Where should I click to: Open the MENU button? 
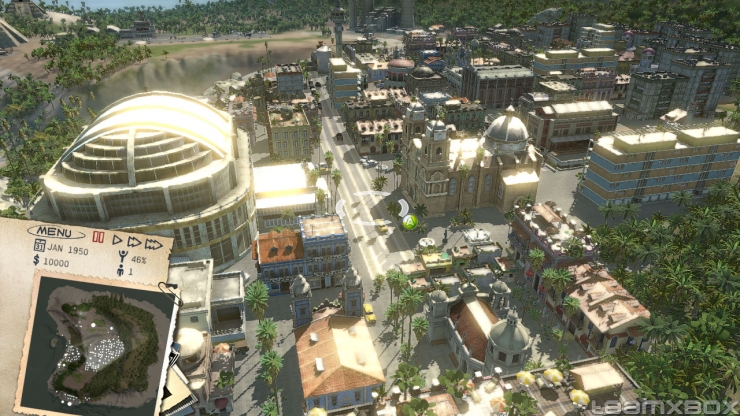tap(56, 232)
